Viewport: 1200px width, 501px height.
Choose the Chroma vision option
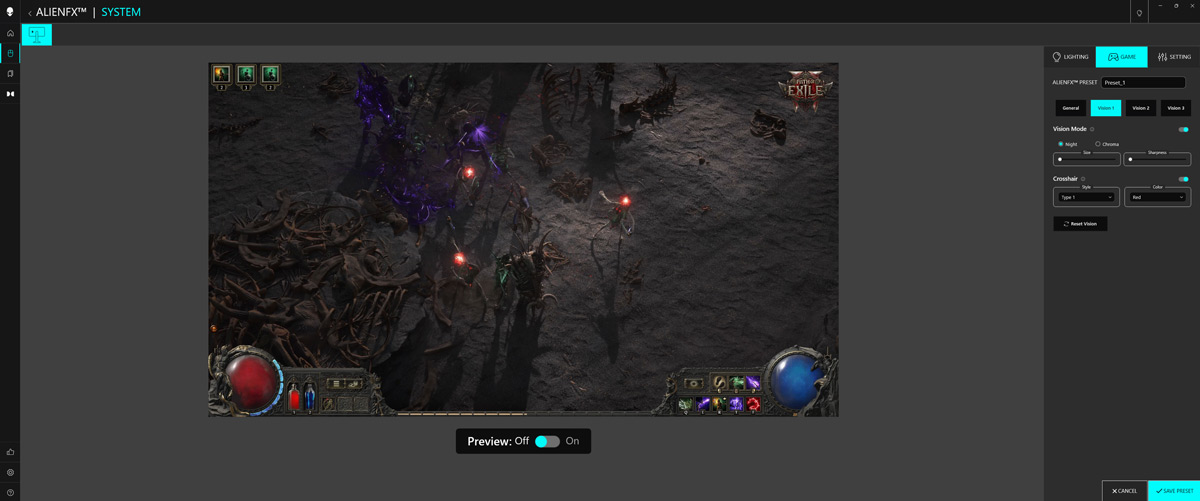1098,144
